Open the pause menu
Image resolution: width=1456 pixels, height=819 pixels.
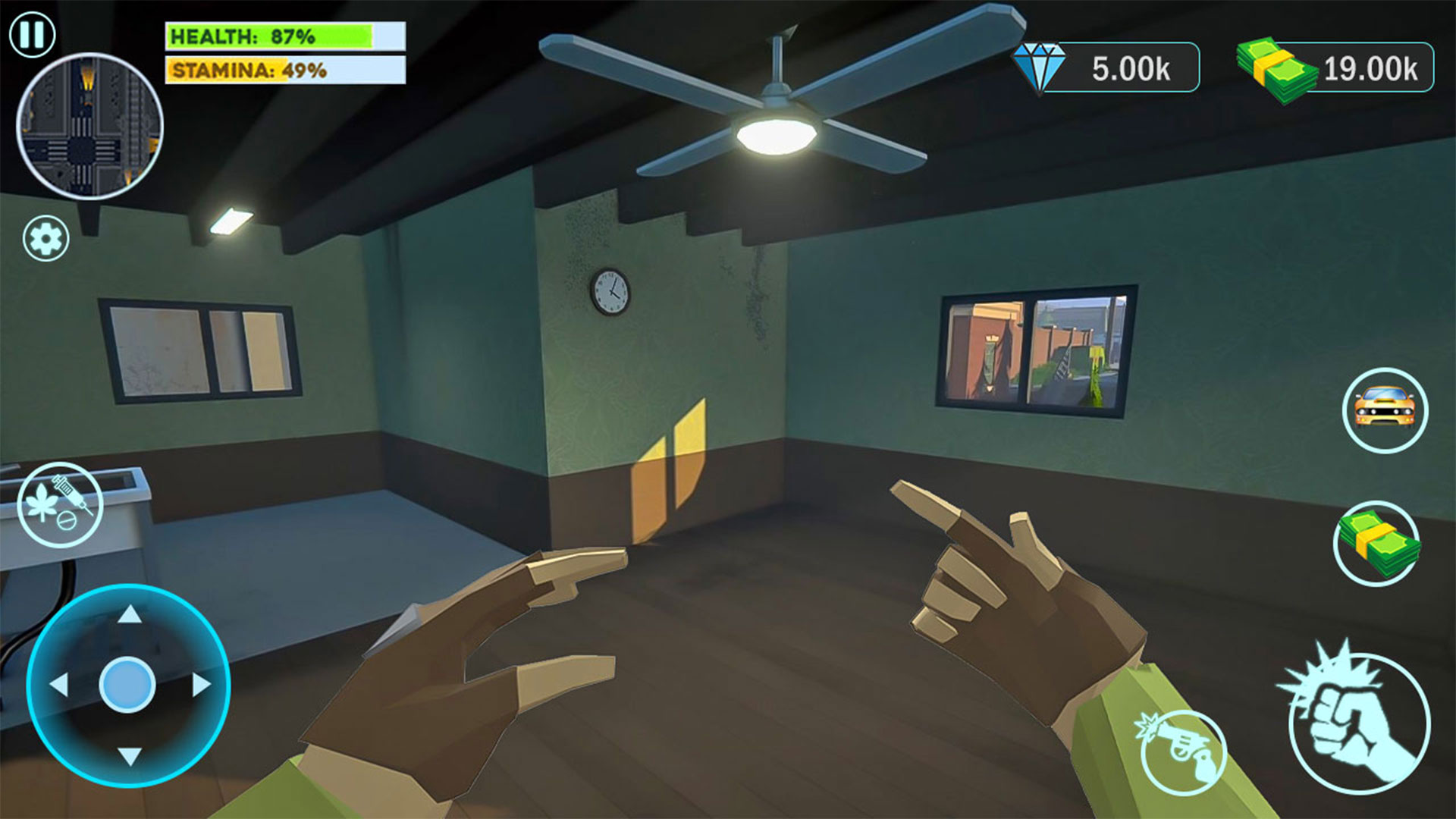(x=30, y=33)
